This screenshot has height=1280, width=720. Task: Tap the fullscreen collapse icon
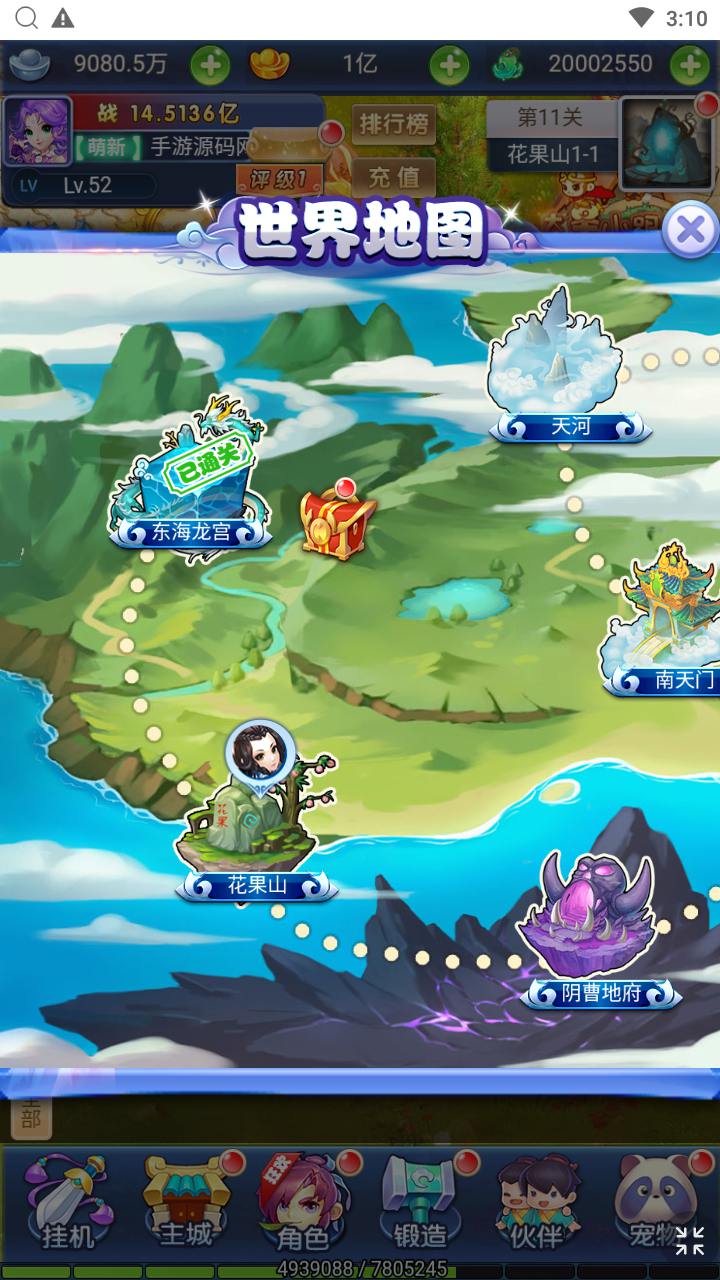[x=689, y=1241]
